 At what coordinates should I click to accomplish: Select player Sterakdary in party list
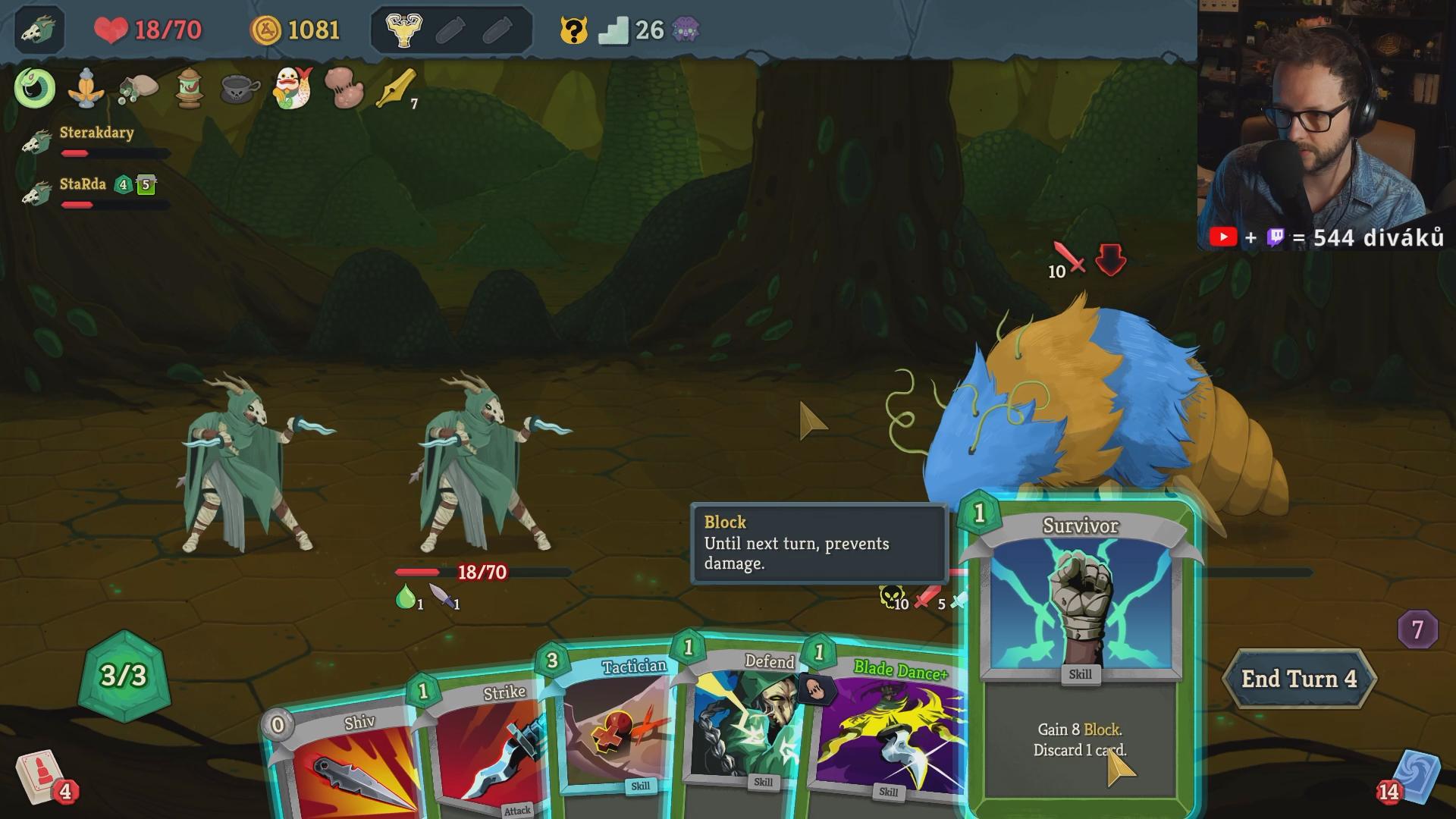96,133
